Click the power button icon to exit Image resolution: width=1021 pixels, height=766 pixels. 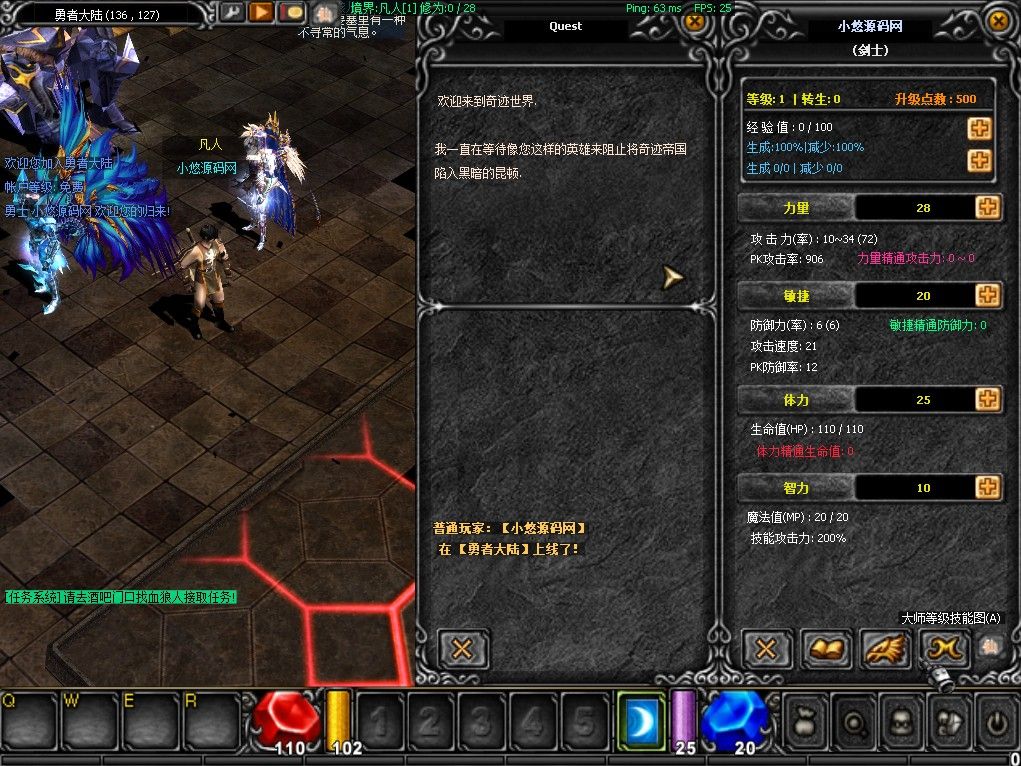[x=996, y=720]
